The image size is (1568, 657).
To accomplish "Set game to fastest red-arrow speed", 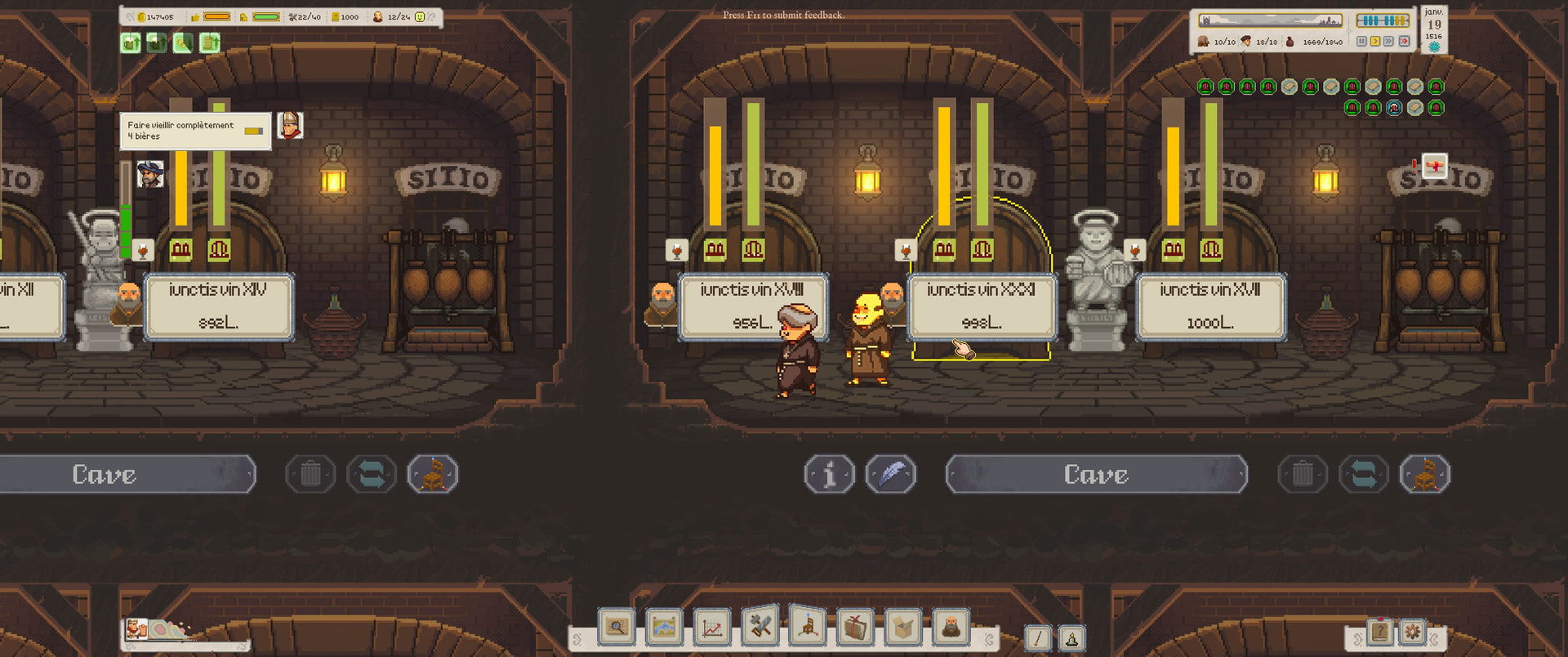I will [x=1404, y=41].
